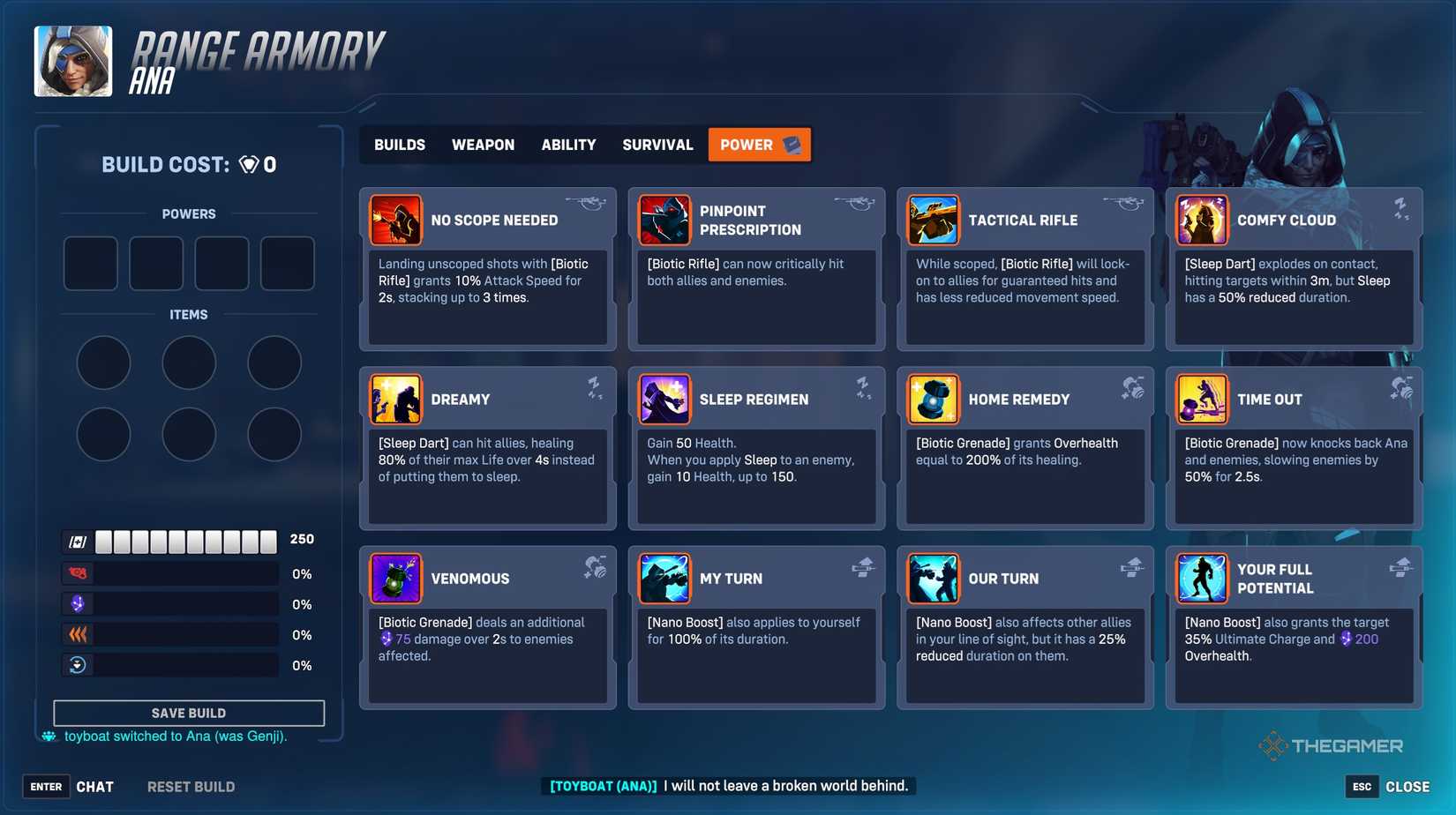Click Ana's portrait in the header

click(72, 61)
